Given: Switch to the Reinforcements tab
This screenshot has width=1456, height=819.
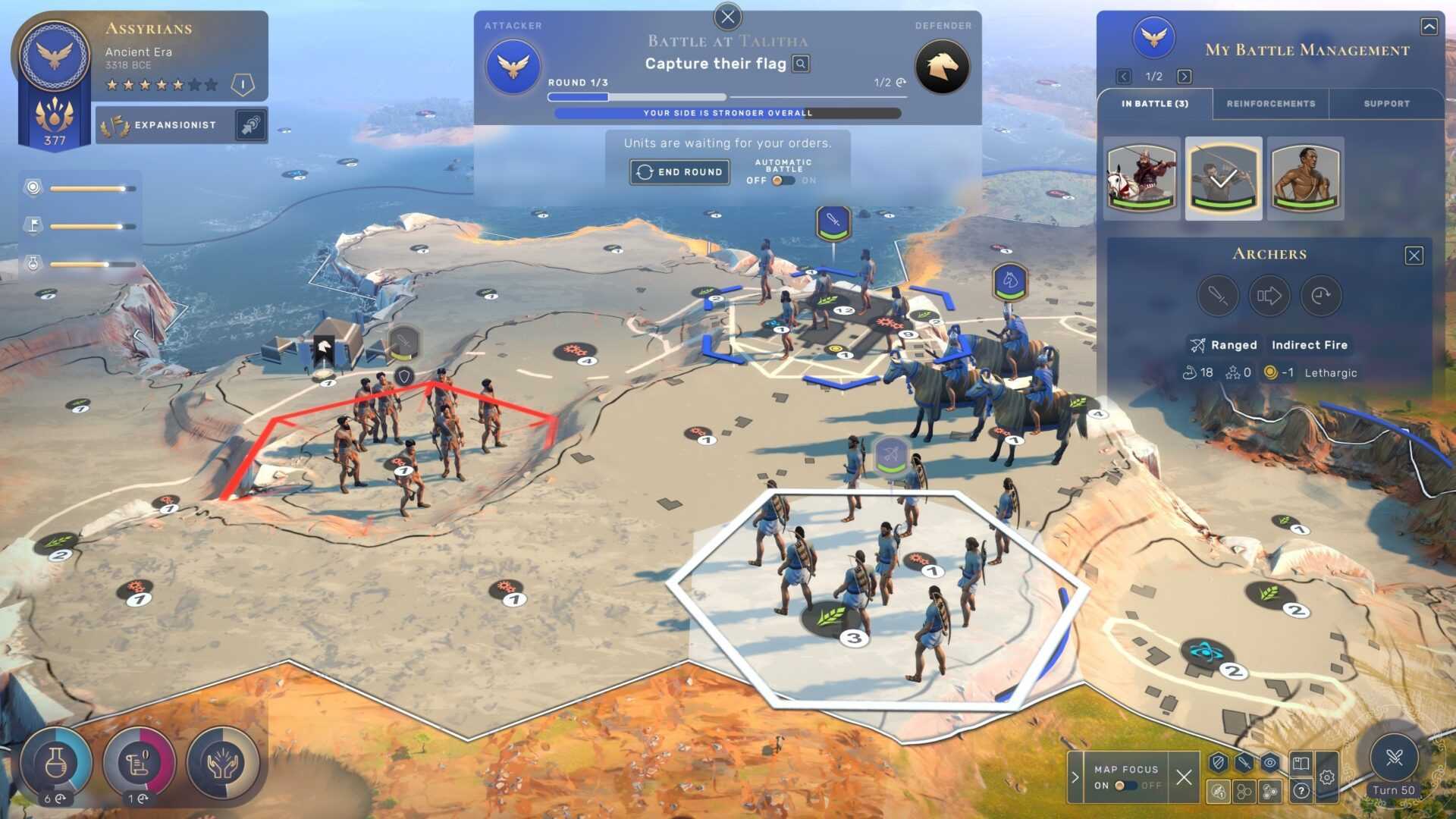Looking at the screenshot, I should (x=1270, y=104).
